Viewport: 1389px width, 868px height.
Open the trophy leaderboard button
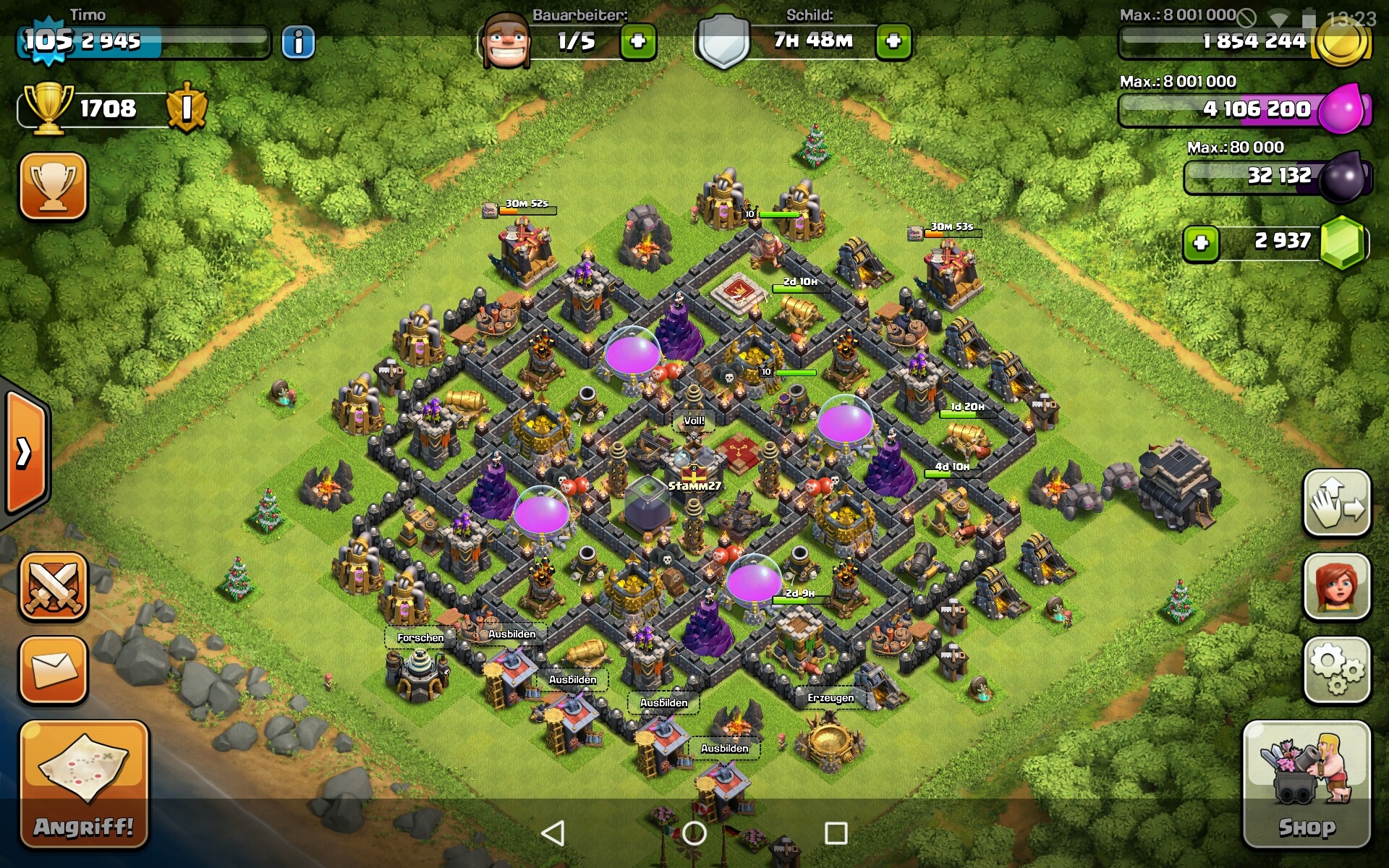(x=54, y=186)
